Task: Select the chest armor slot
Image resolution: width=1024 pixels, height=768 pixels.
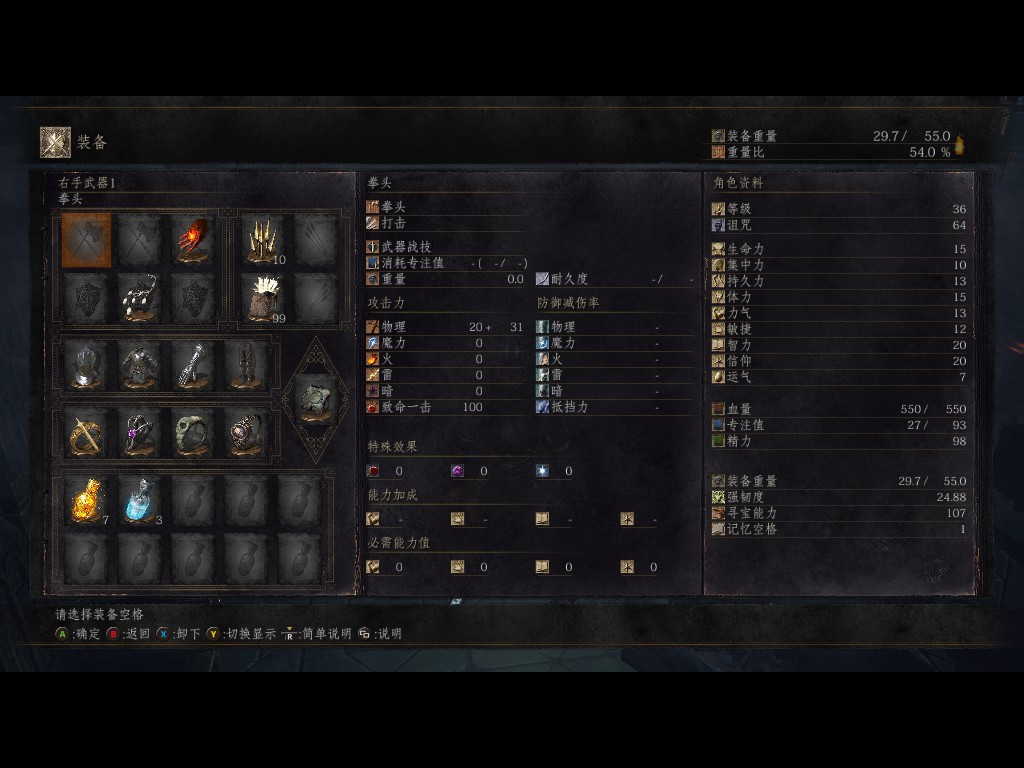Action: click(141, 366)
